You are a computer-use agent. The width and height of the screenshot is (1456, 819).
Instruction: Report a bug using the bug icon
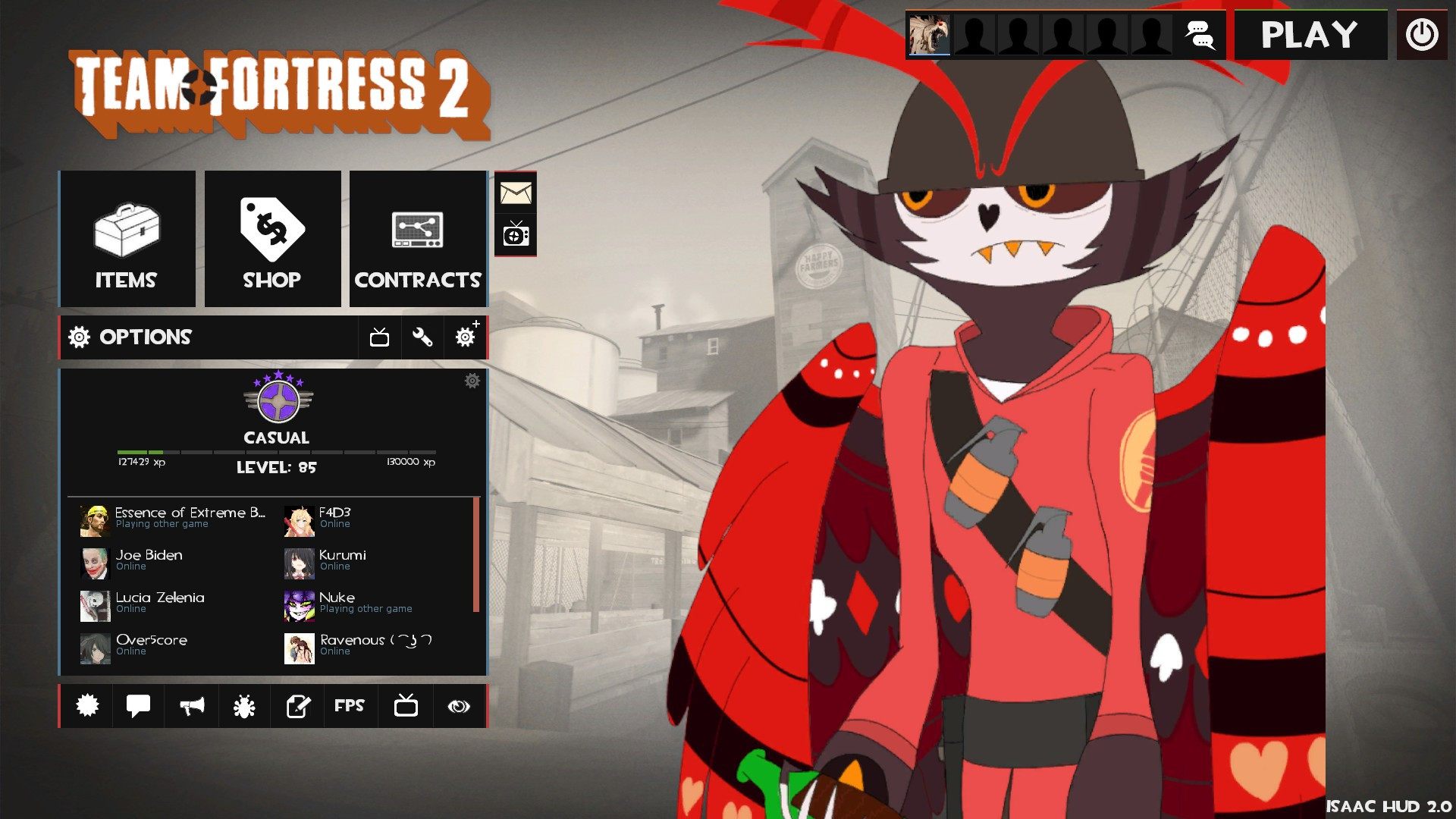[x=244, y=706]
